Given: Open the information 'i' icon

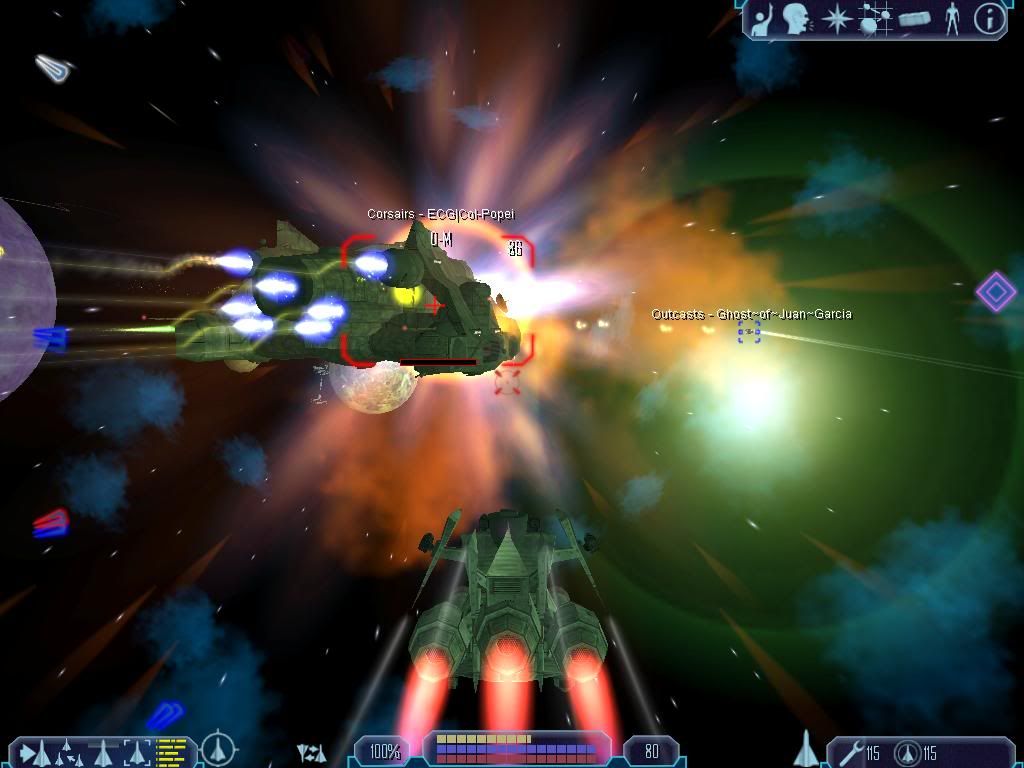Looking at the screenshot, I should 989,19.
